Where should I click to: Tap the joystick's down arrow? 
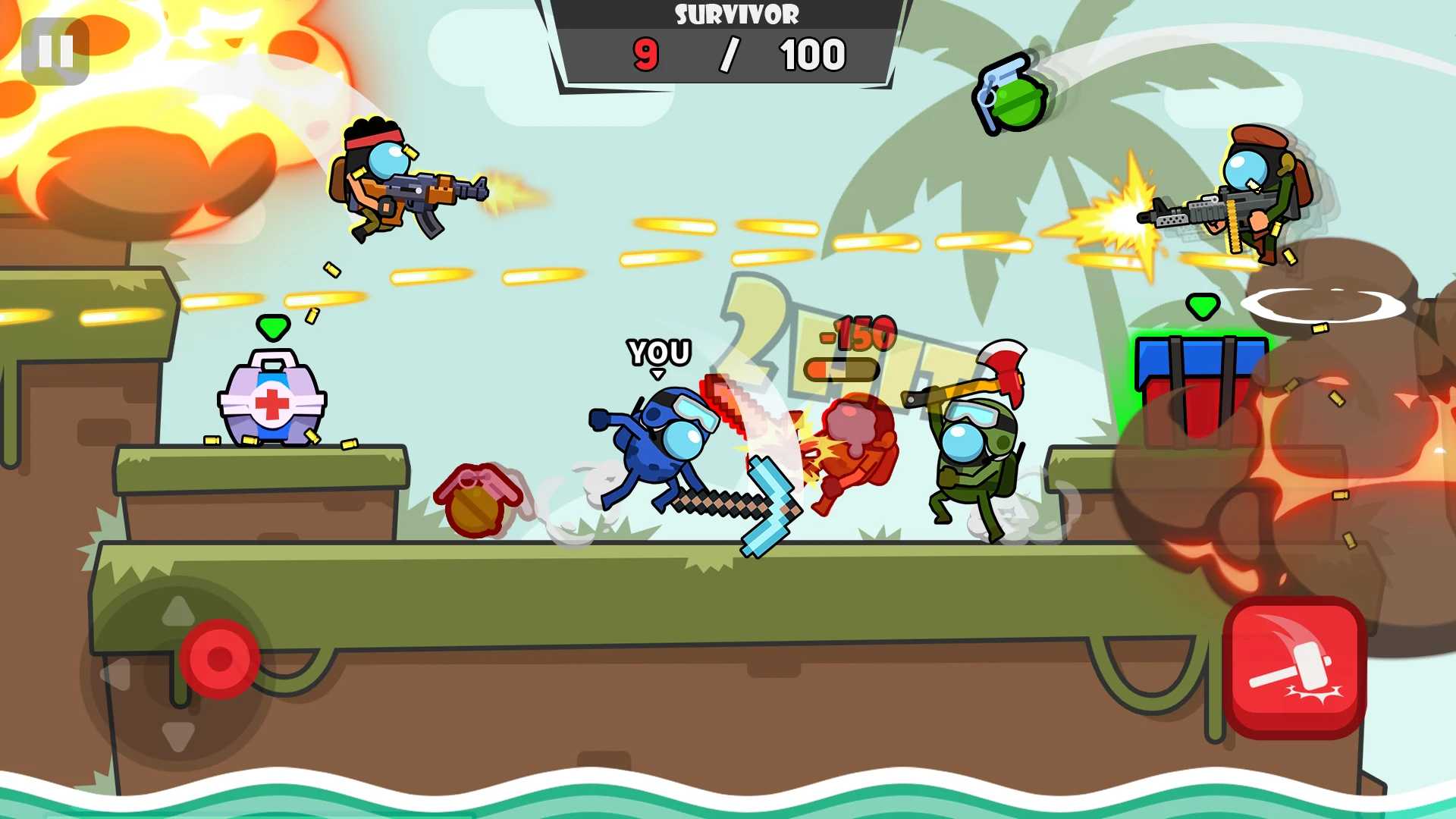click(x=178, y=736)
